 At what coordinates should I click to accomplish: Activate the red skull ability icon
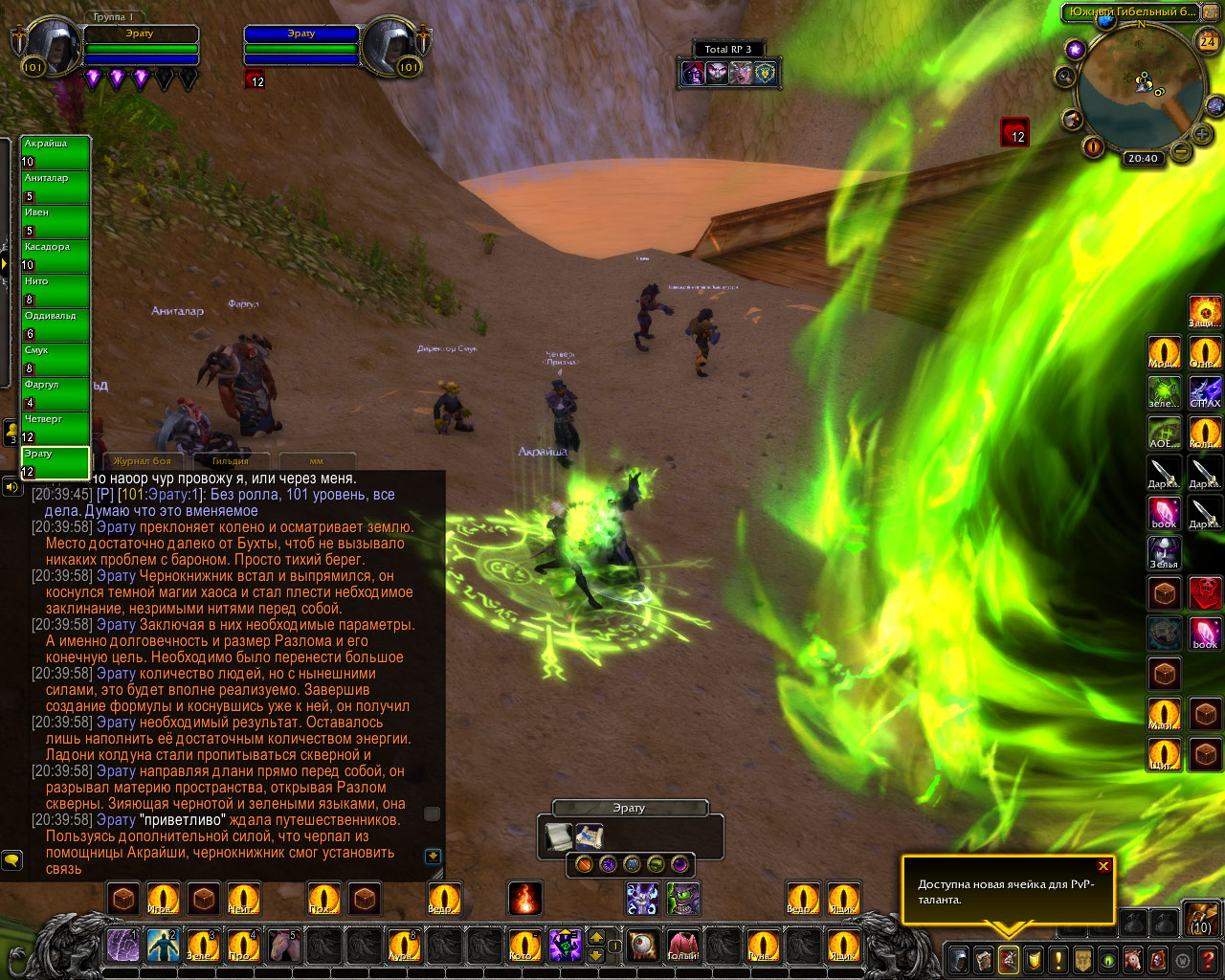click(1205, 593)
